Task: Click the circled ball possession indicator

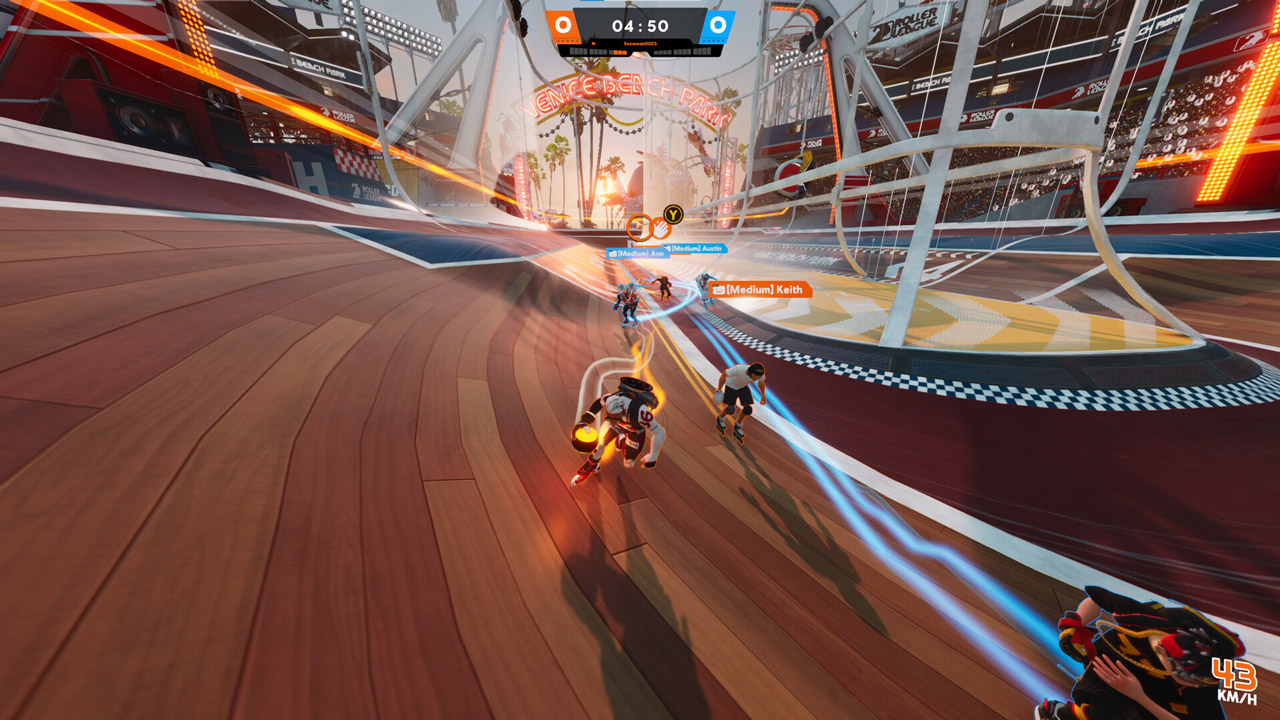Action: pos(640,227)
